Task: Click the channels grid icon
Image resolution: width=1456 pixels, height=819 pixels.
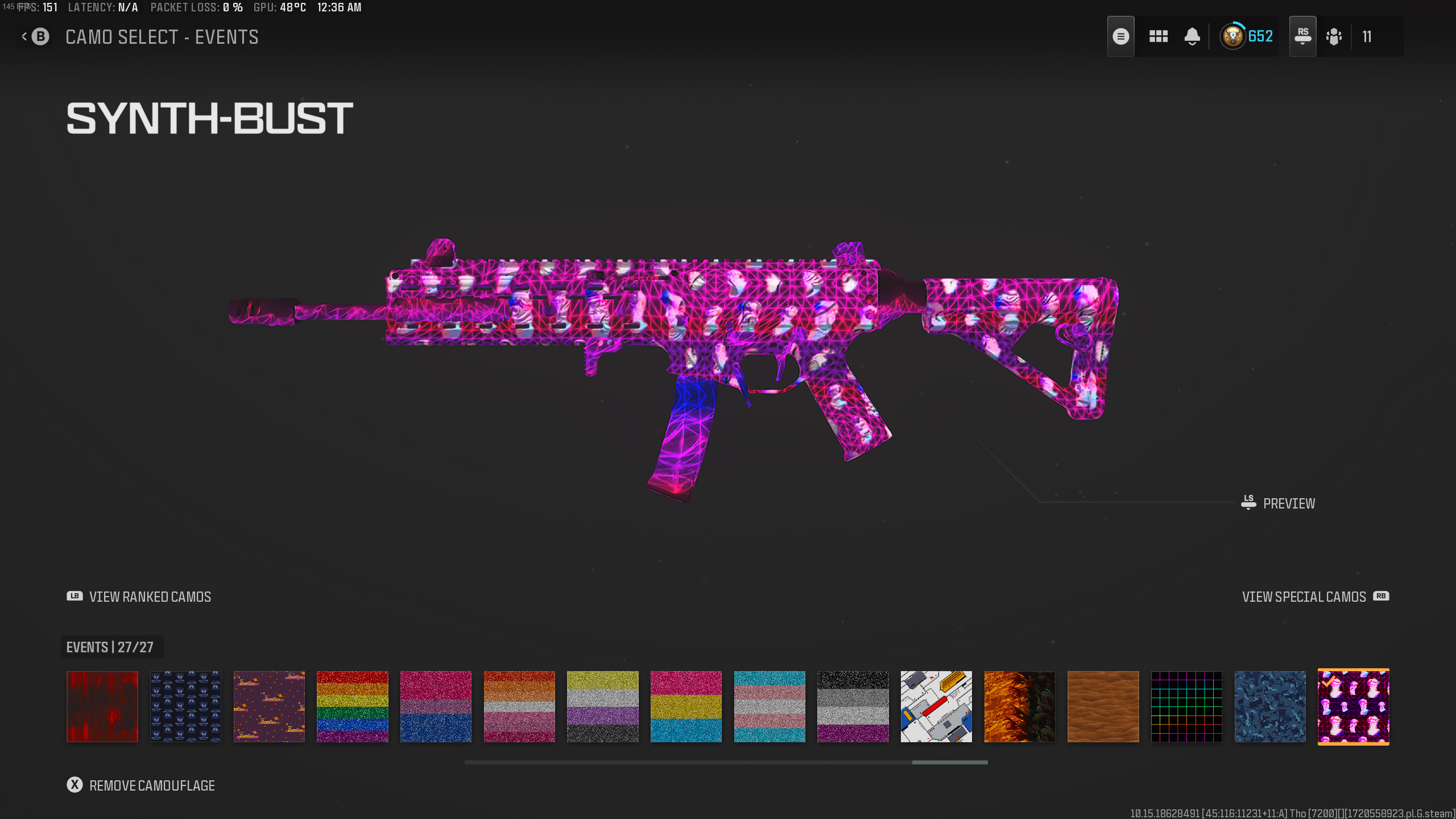Action: click(x=1158, y=36)
